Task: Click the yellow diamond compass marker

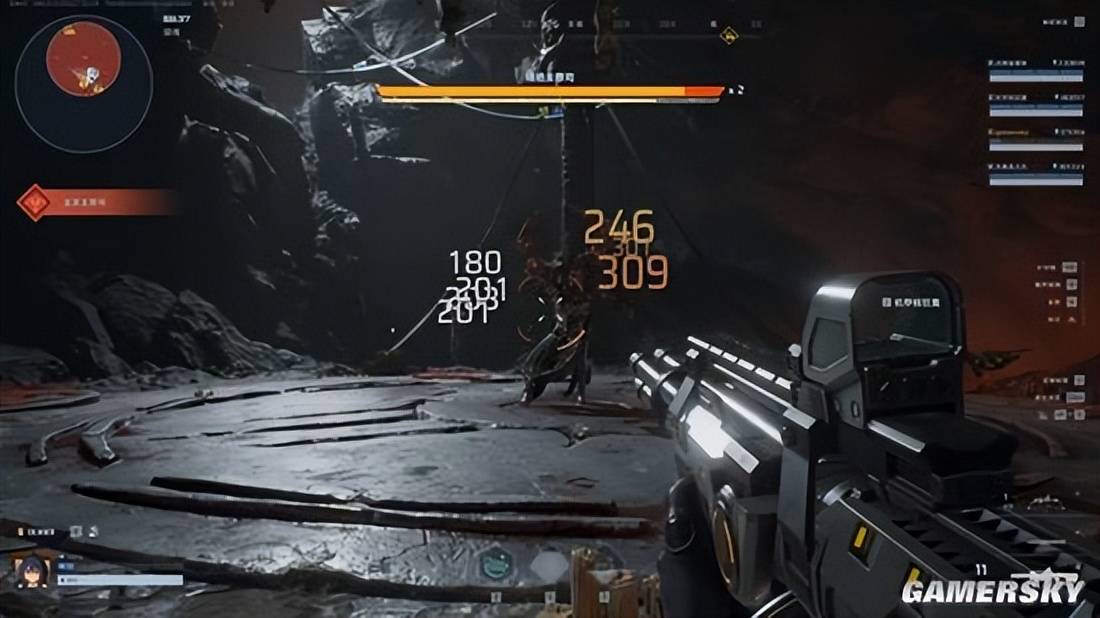Action: point(728,35)
